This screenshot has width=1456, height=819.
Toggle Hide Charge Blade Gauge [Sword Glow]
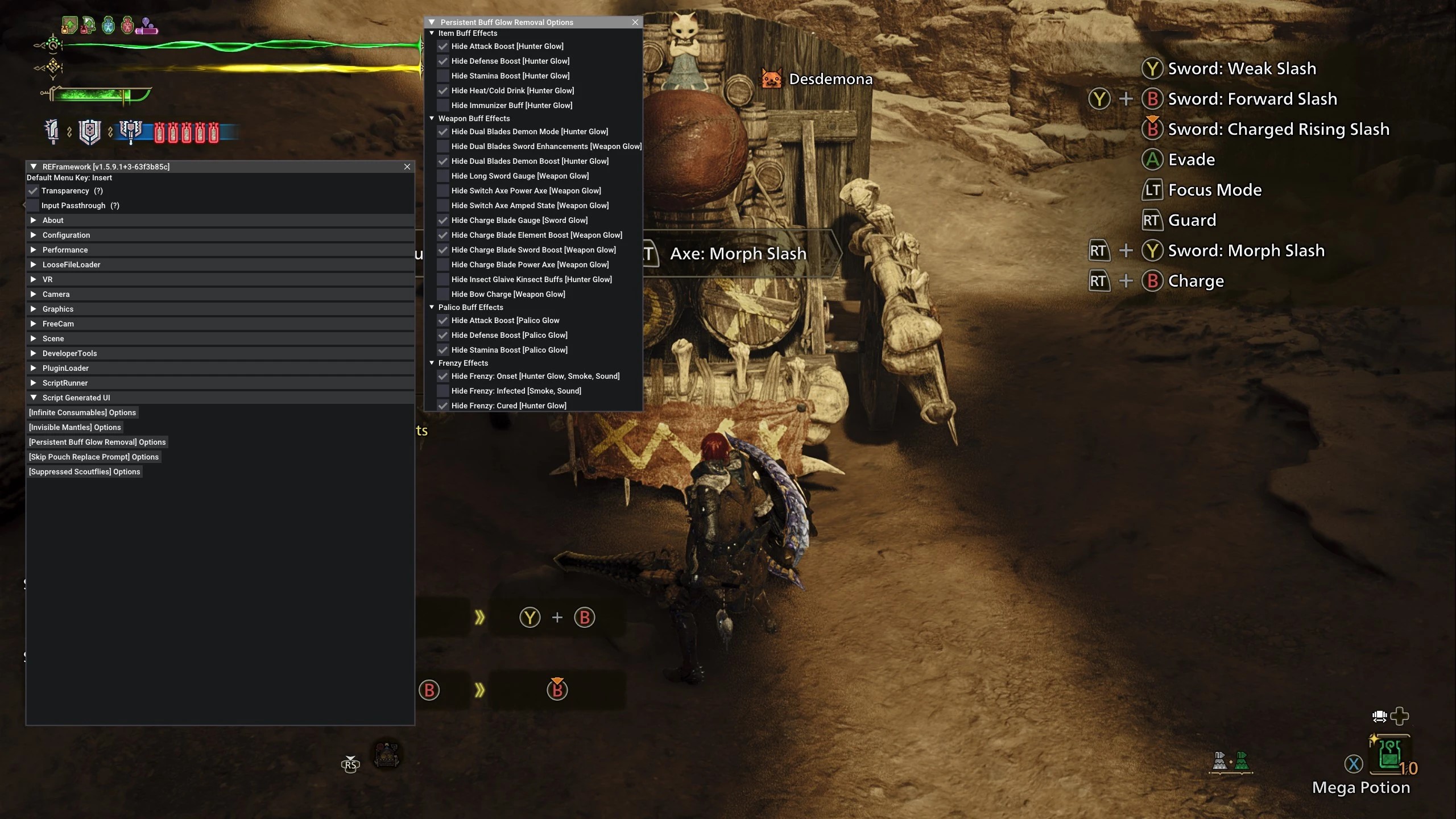pyautogui.click(x=443, y=221)
